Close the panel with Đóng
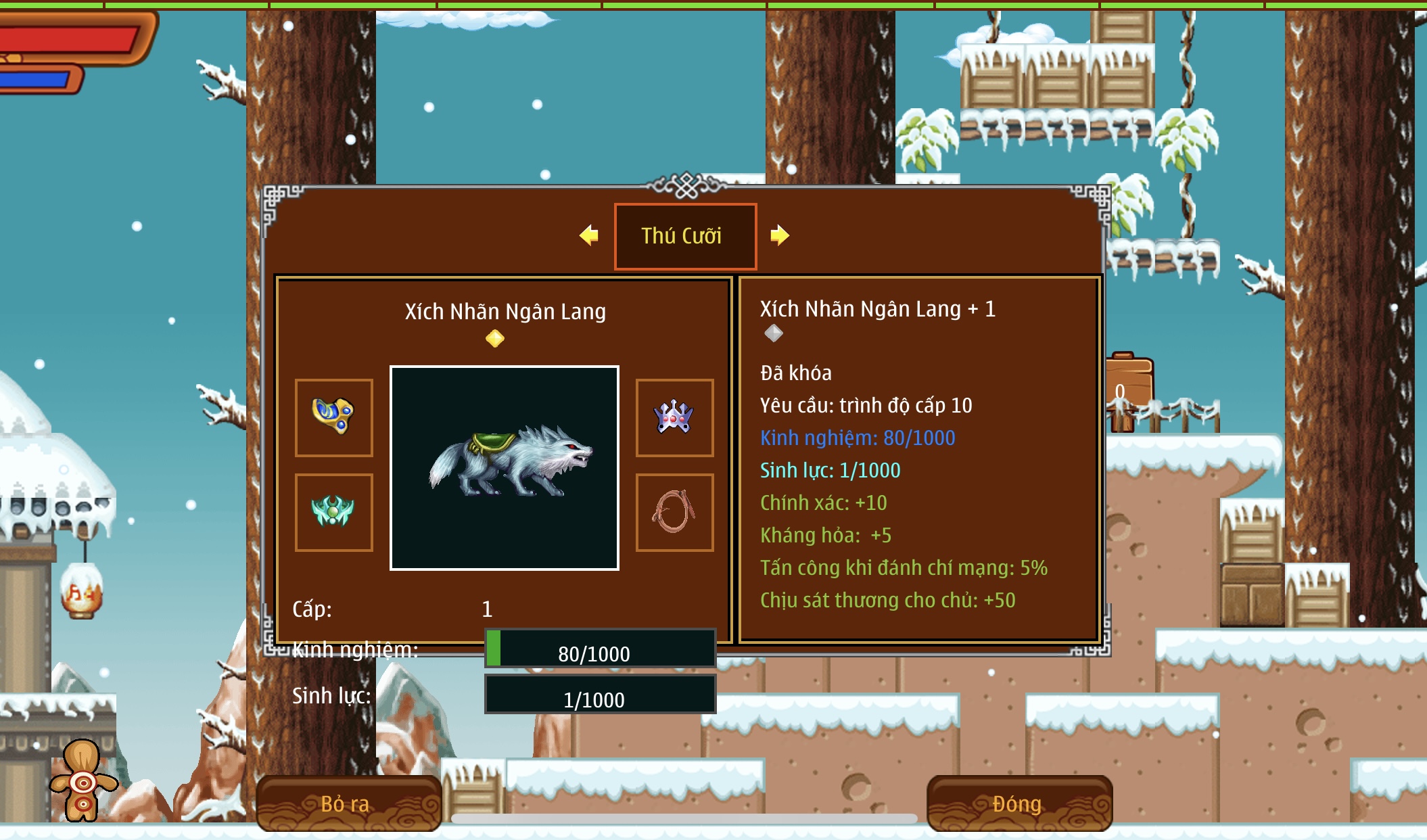 click(x=1019, y=803)
